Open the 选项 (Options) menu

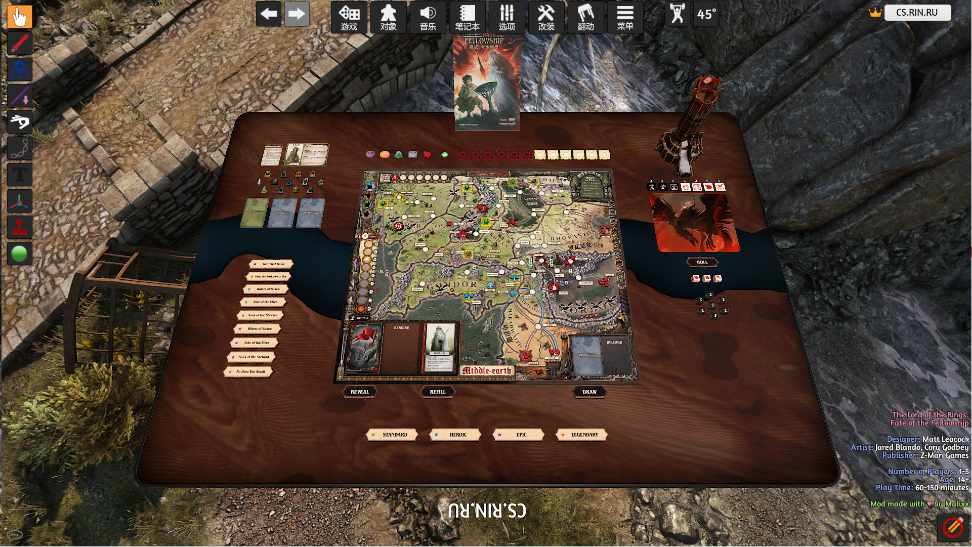coord(507,16)
